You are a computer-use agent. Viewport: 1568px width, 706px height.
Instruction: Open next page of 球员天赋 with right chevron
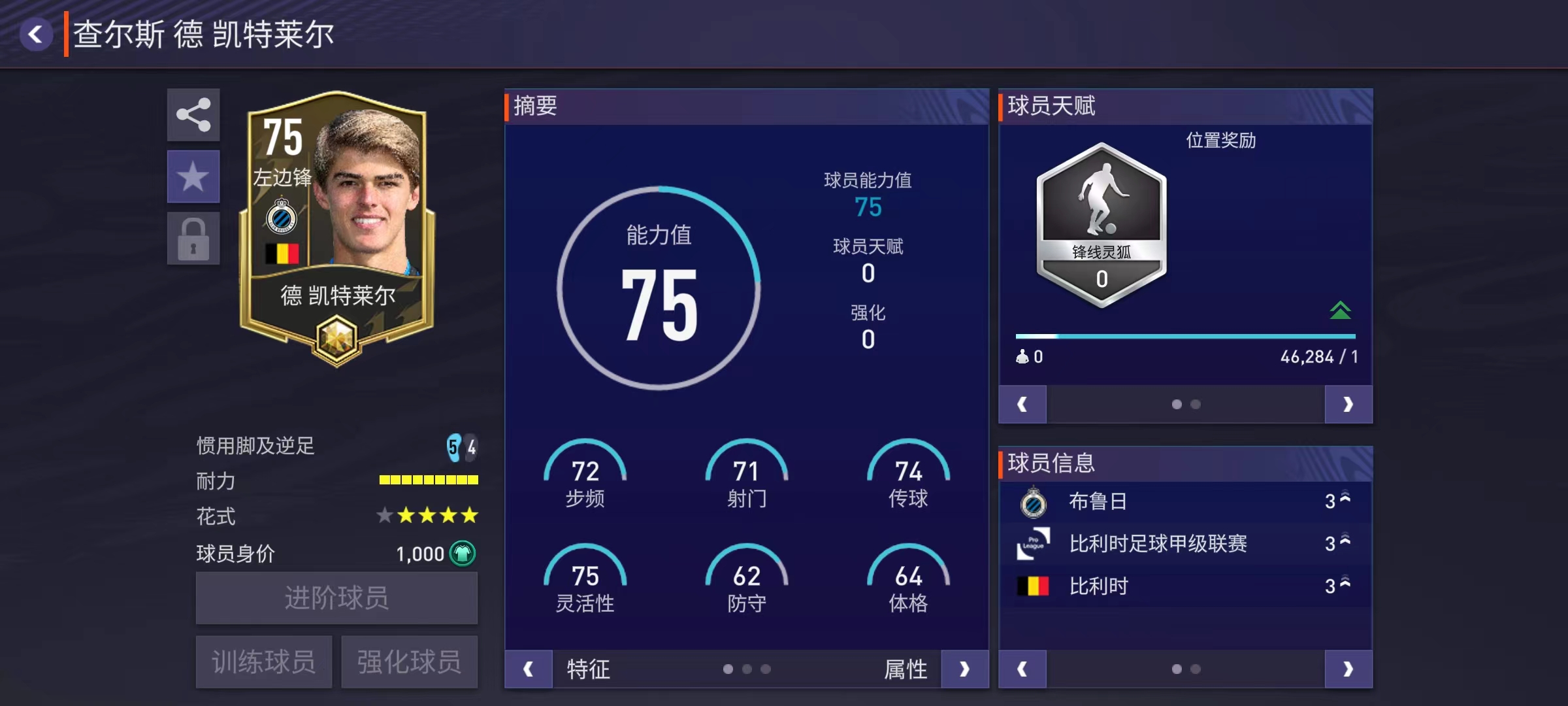pyautogui.click(x=1348, y=404)
